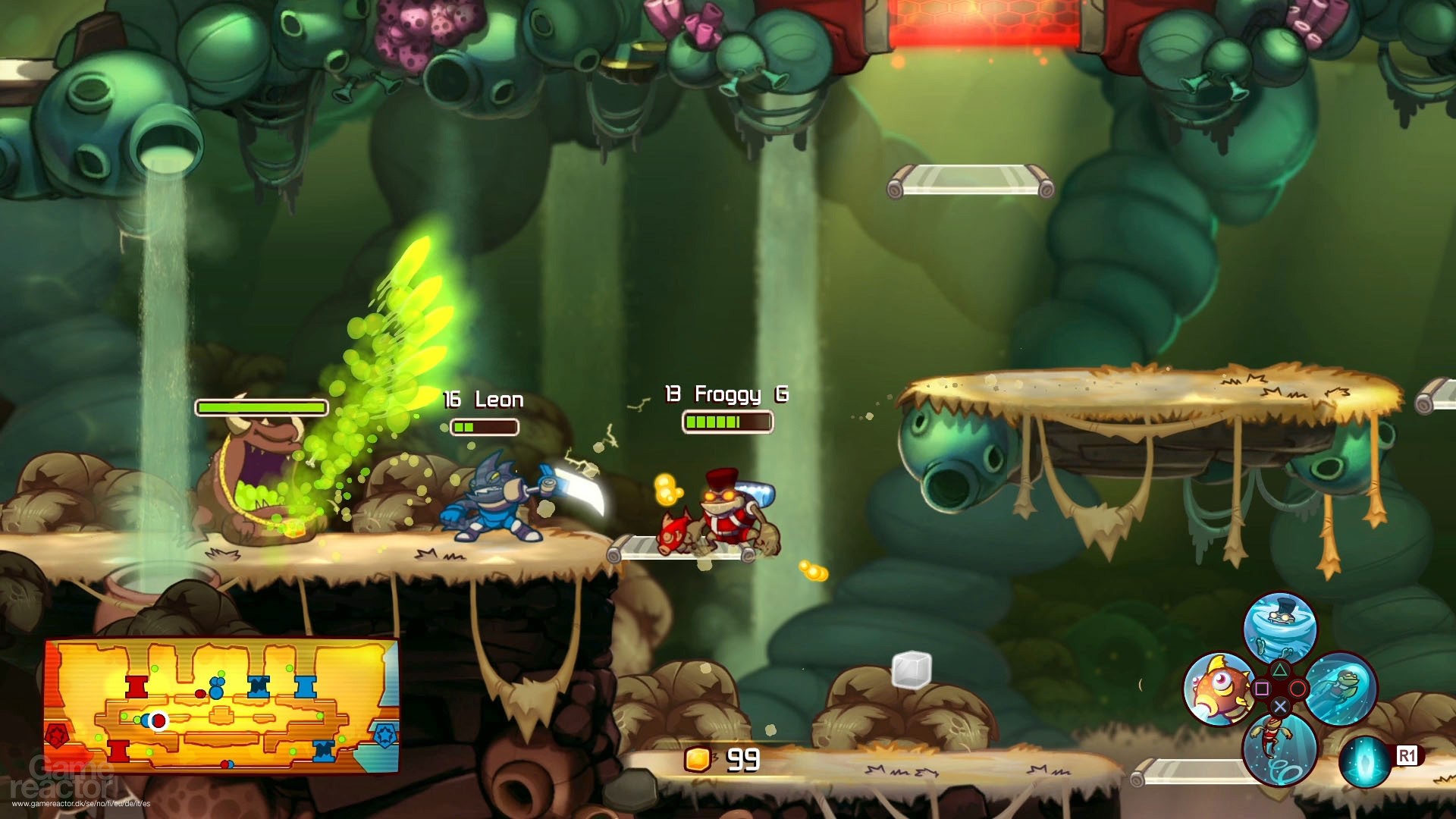
Task: Select the Splash Dash ability icon
Action: (1340, 689)
